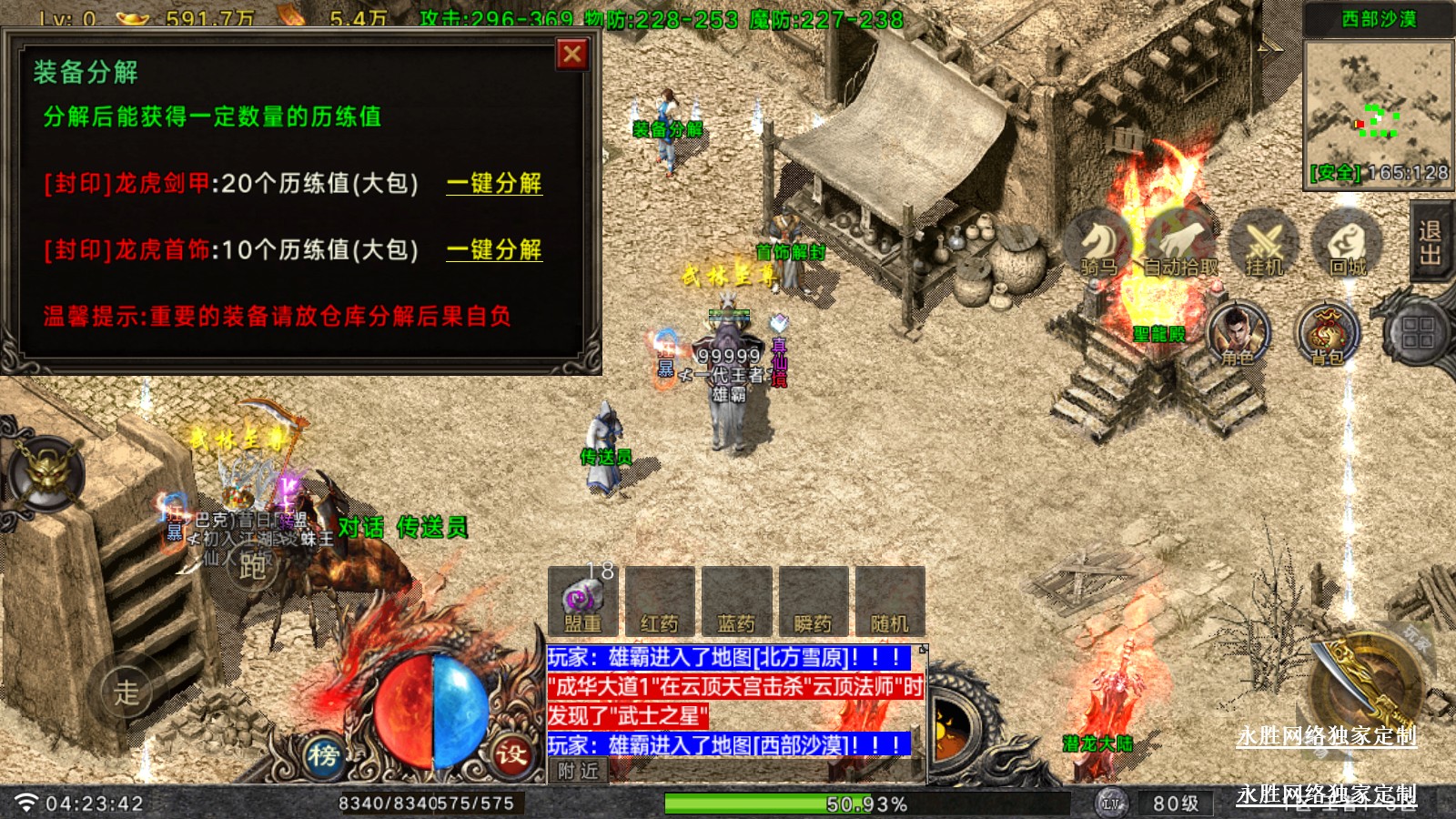Close the 装备分解 dialog

click(572, 55)
